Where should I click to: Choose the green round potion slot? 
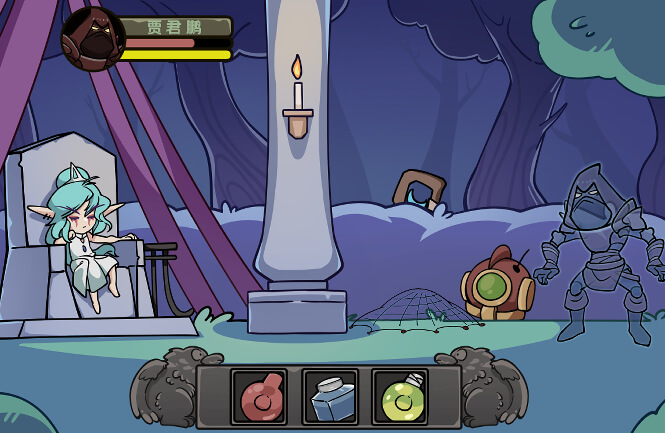coord(400,397)
